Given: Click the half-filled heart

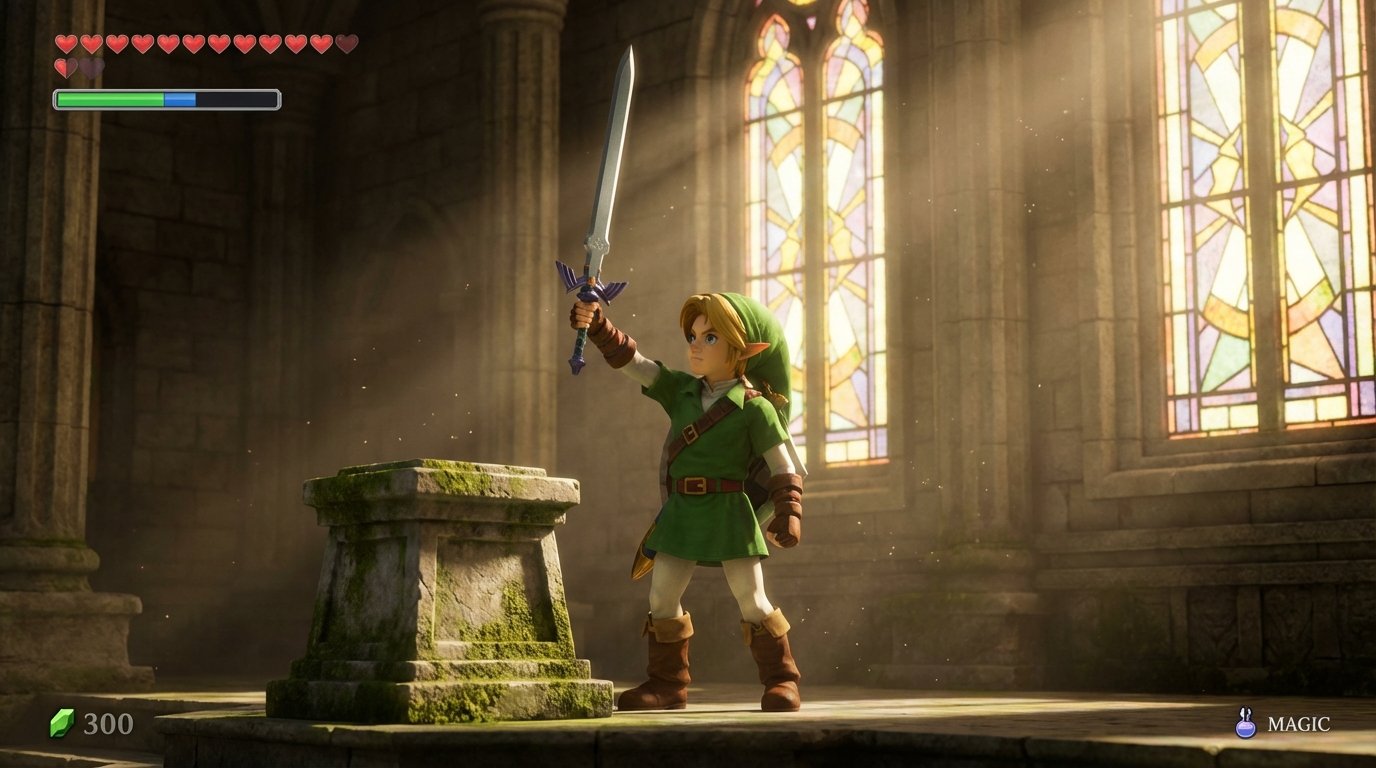Looking at the screenshot, I should click(66, 65).
